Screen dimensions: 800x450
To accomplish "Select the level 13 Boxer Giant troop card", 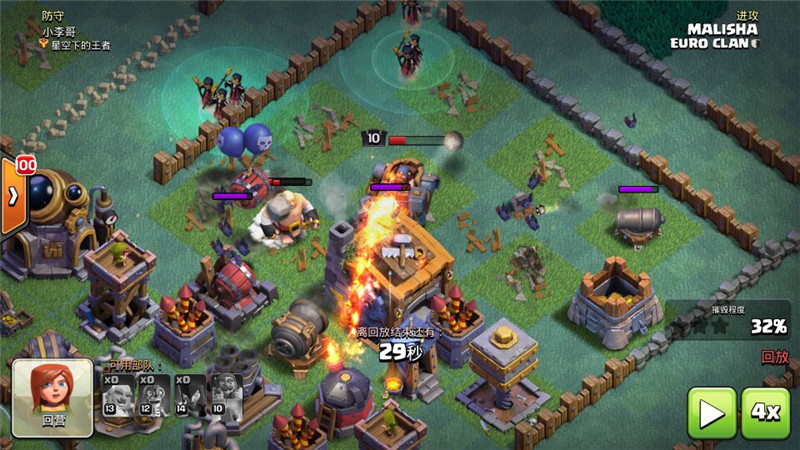I will click(x=117, y=399).
